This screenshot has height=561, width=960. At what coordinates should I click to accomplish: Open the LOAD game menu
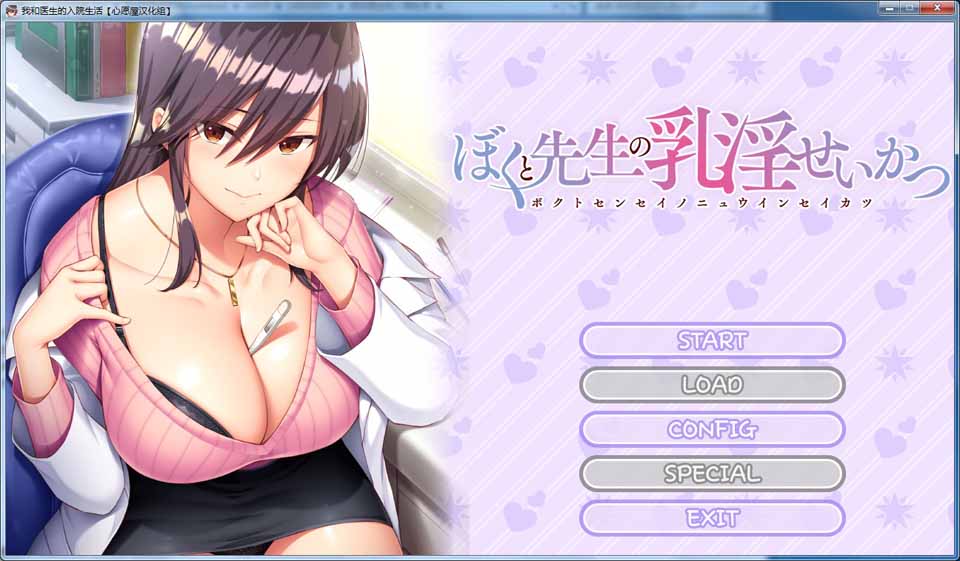pos(712,384)
